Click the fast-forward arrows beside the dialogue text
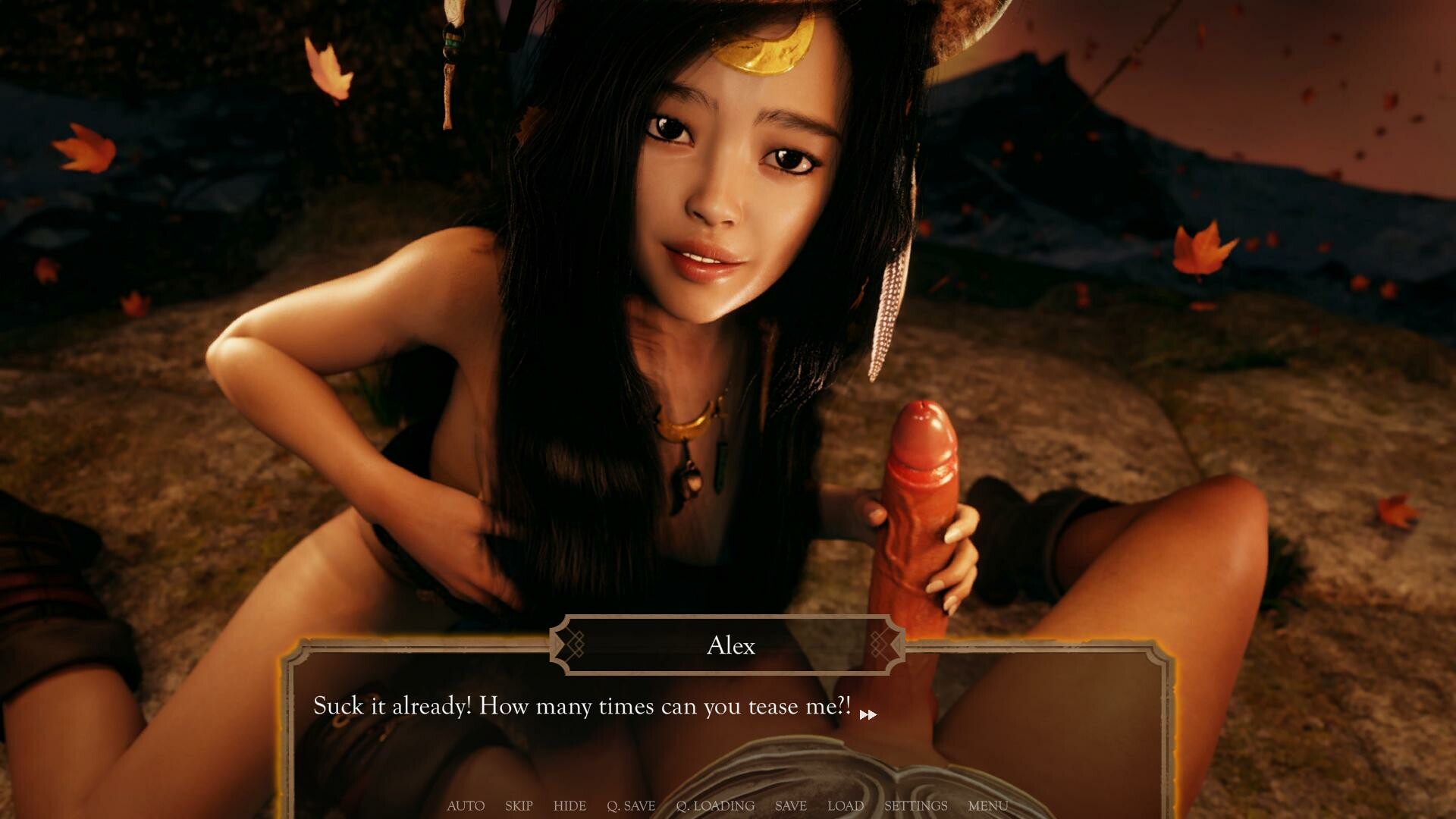The height and width of the screenshot is (819, 1456). (x=869, y=714)
